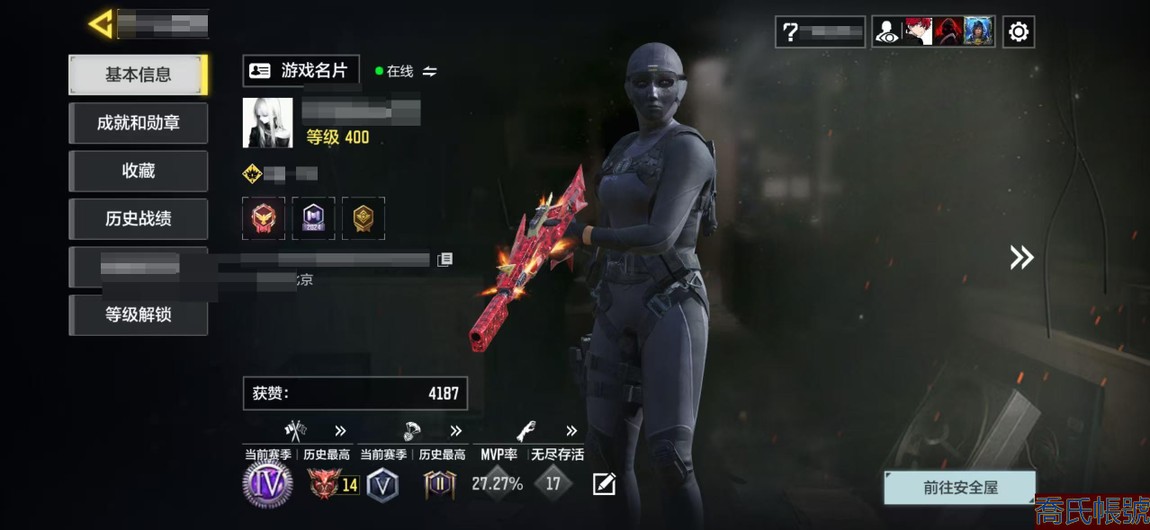This screenshot has height=530, width=1150.
Task: Open the 等级解锁 tab
Action: pyautogui.click(x=137, y=315)
